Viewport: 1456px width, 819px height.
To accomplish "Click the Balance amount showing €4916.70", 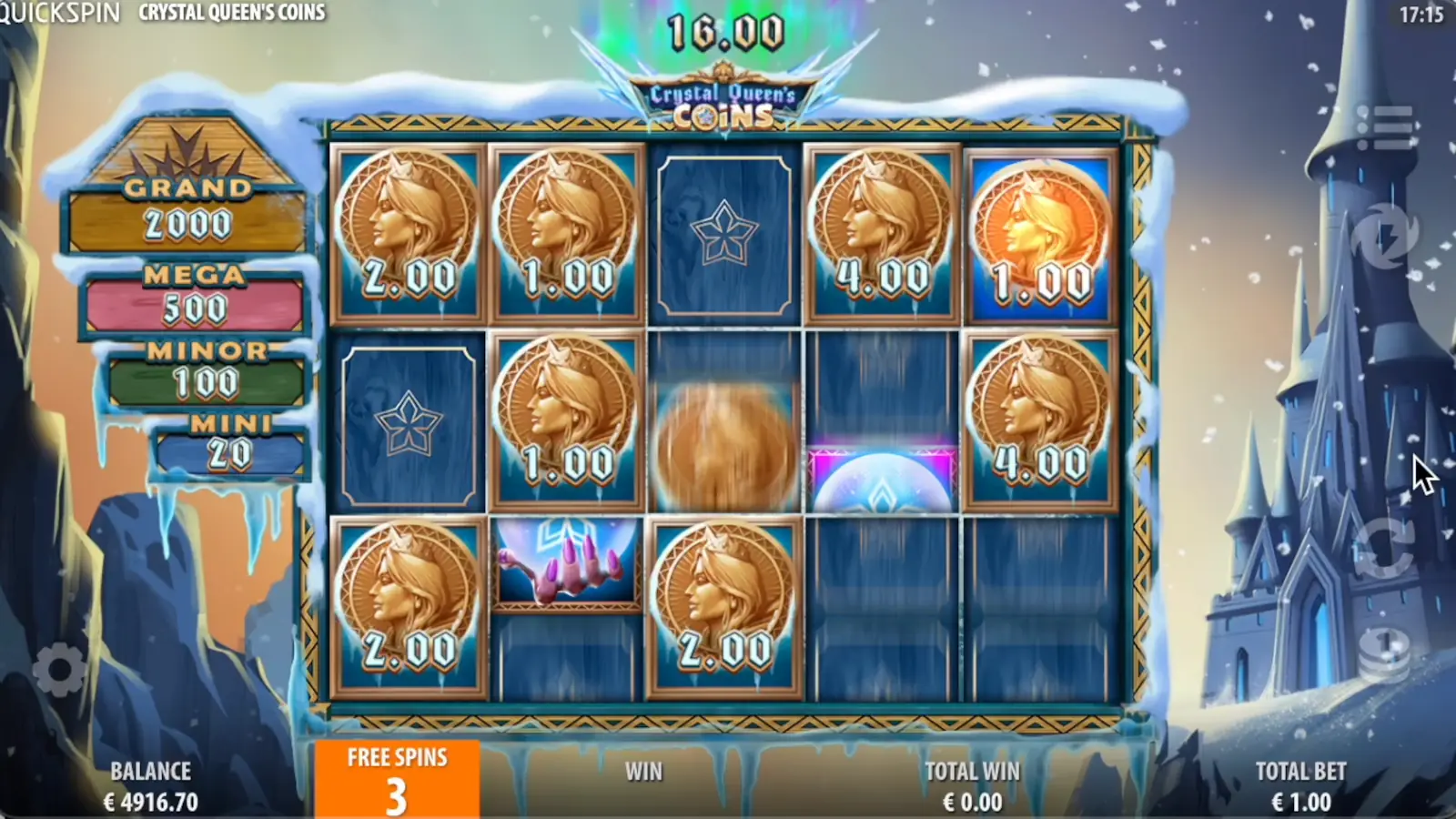I will [150, 803].
